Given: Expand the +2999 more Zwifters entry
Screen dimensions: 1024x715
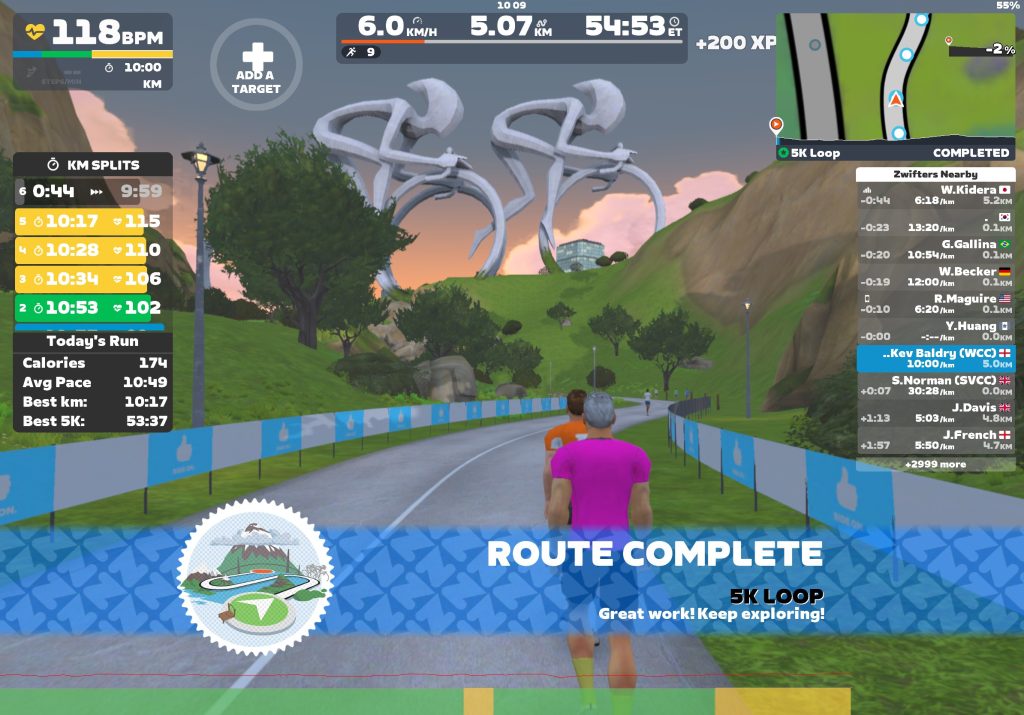Looking at the screenshot, I should pos(935,464).
